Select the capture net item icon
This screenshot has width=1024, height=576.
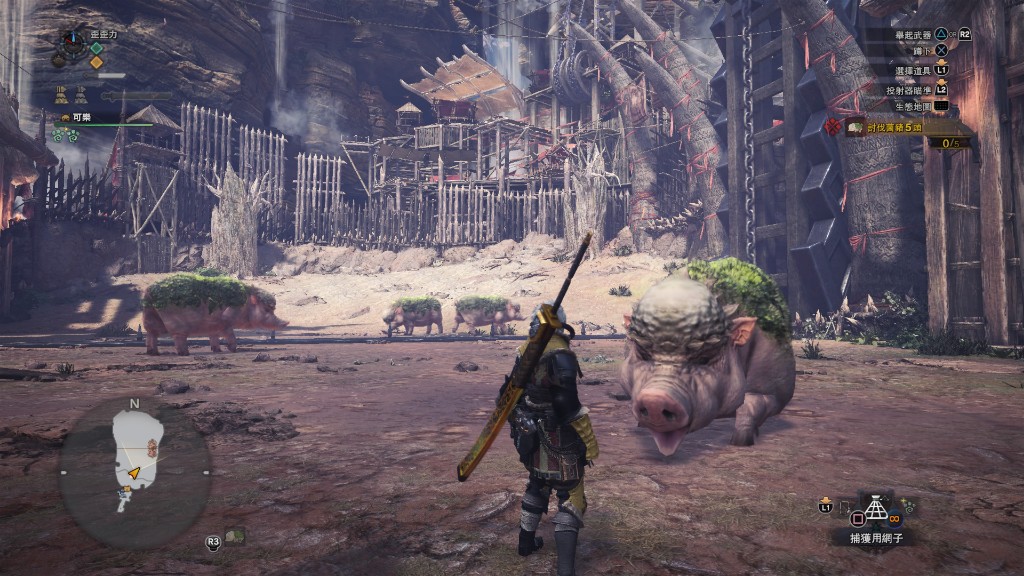[877, 508]
